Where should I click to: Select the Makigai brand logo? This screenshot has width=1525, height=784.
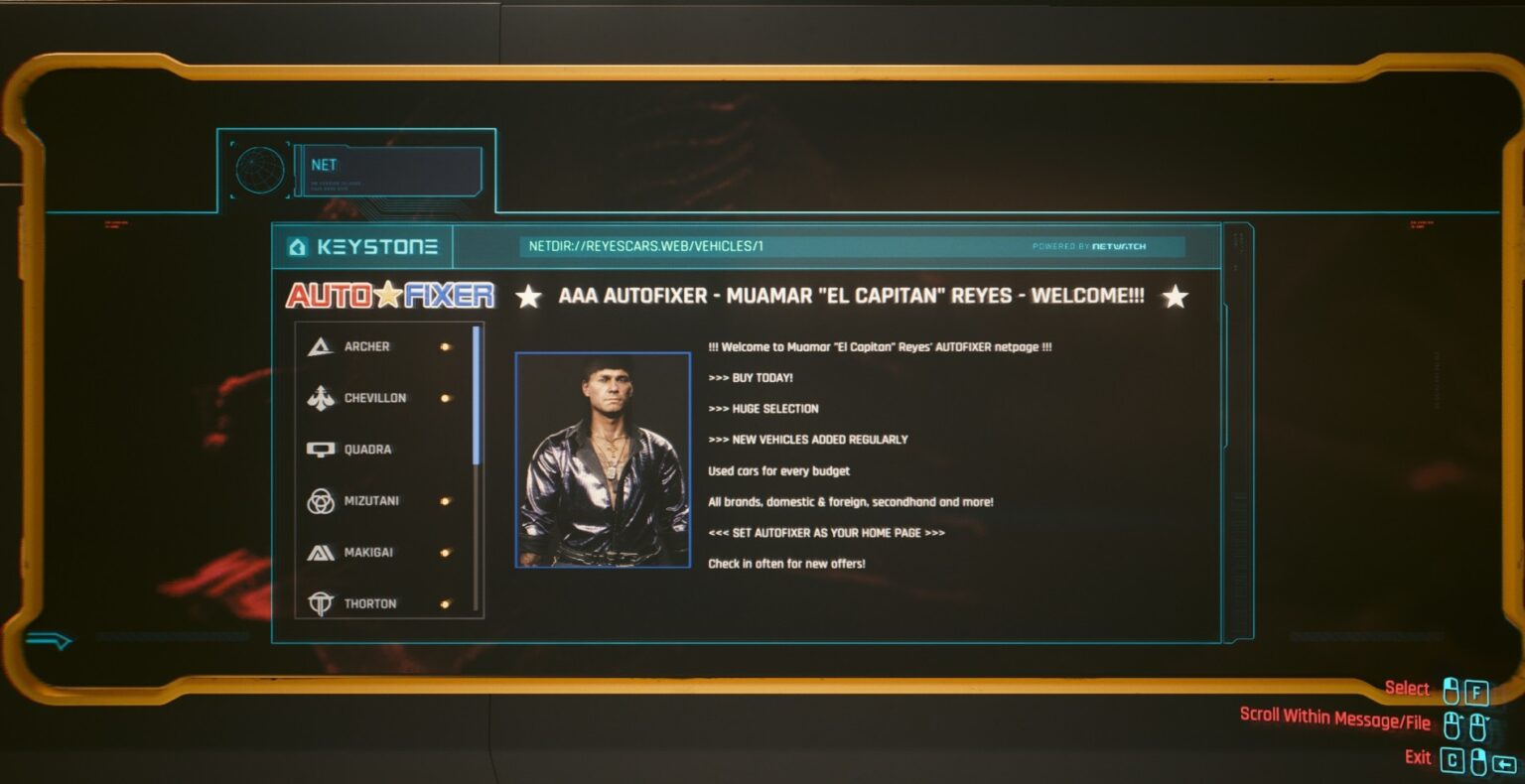[320, 552]
